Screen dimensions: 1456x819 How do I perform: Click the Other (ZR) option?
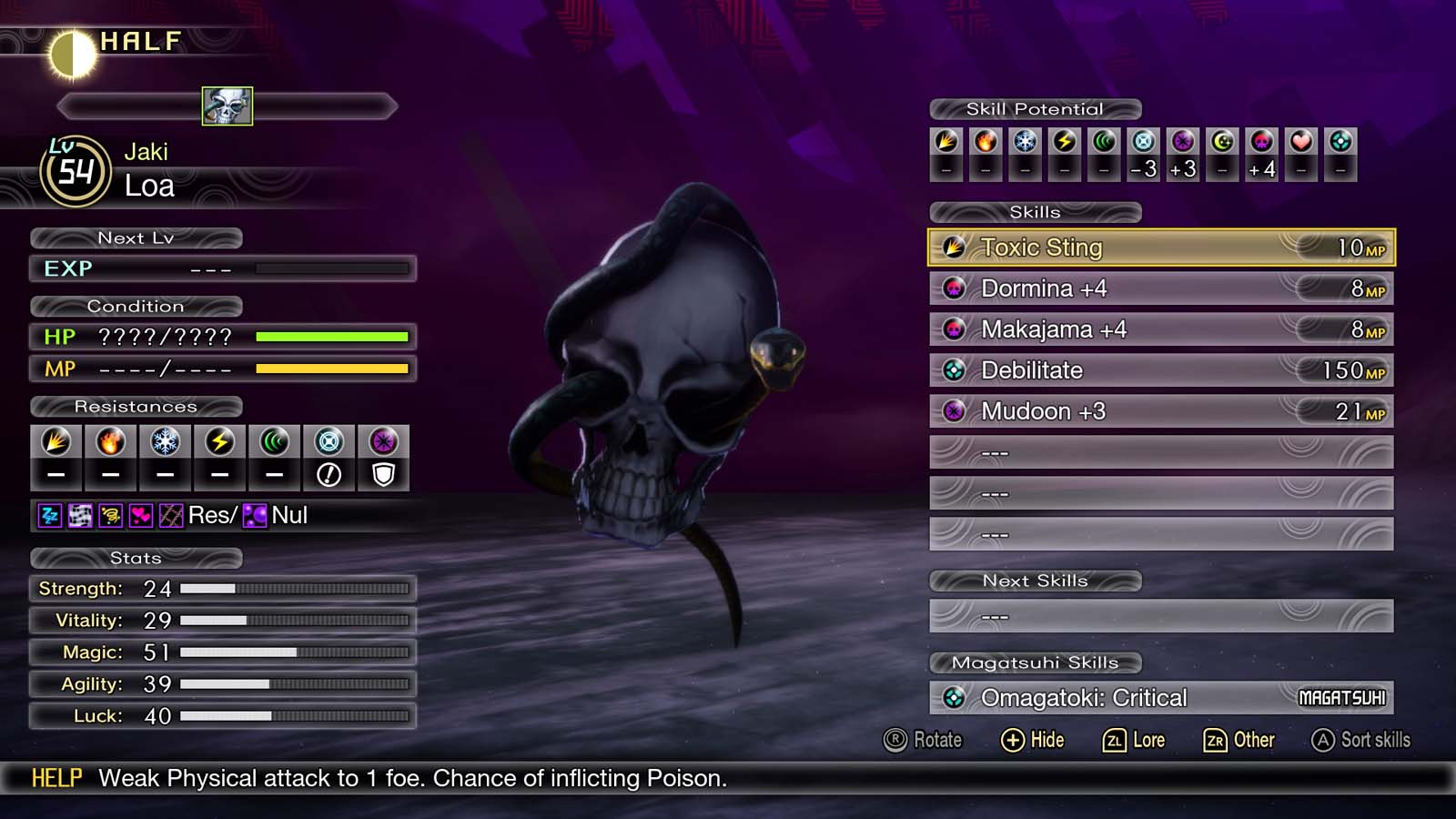click(1241, 740)
